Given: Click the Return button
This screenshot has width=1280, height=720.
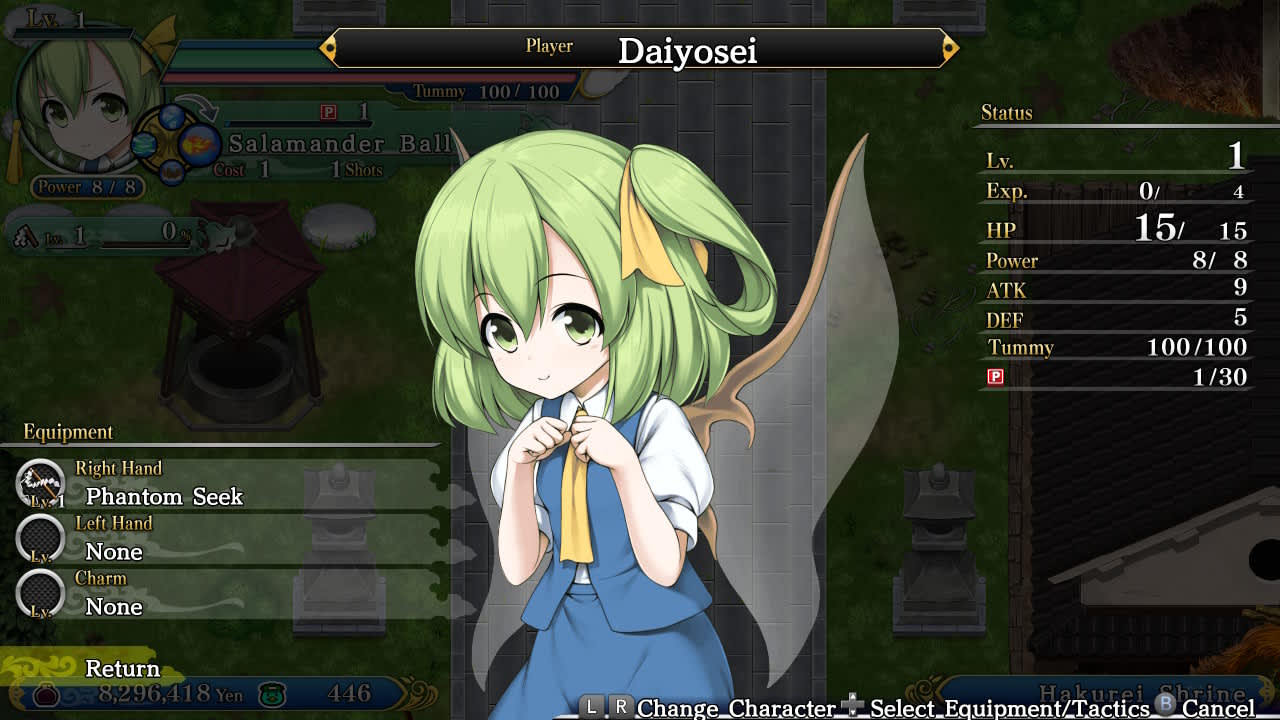Looking at the screenshot, I should point(124,668).
